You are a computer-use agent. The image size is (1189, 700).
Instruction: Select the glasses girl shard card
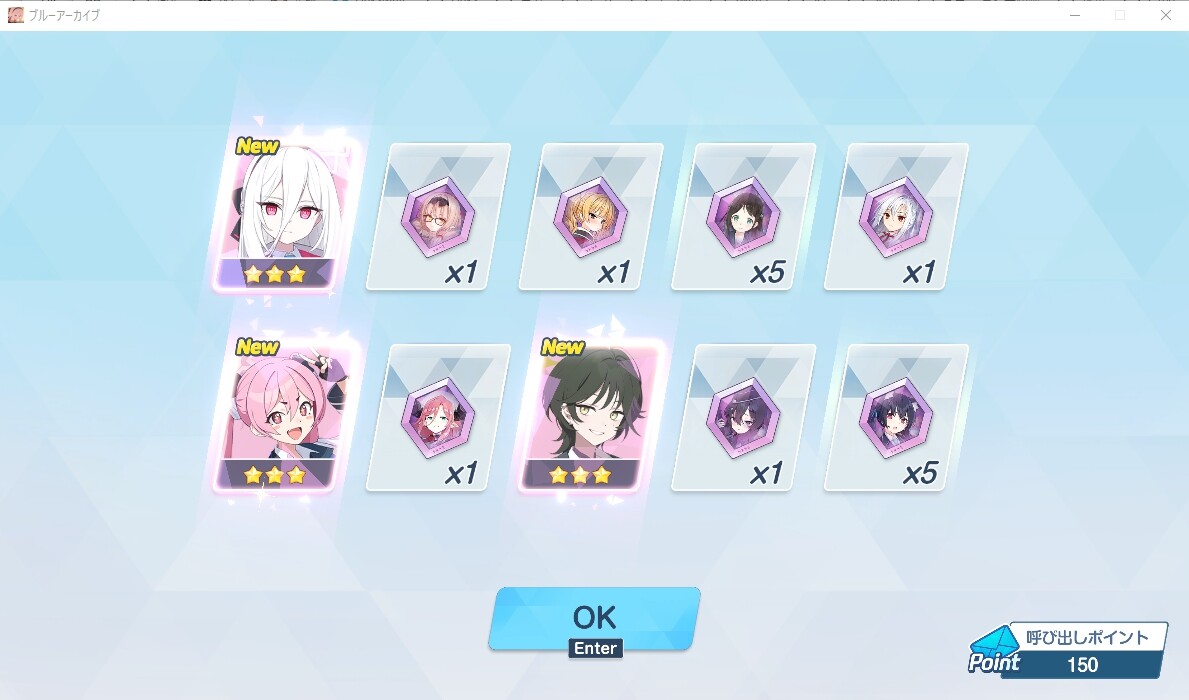click(x=438, y=217)
